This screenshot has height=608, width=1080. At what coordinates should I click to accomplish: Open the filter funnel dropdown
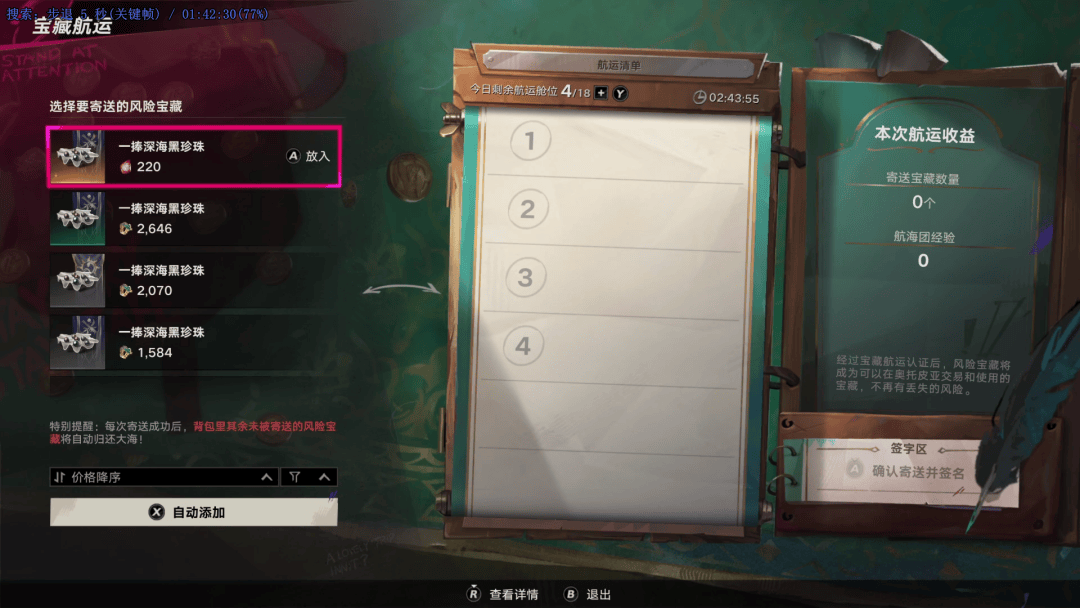pyautogui.click(x=309, y=478)
